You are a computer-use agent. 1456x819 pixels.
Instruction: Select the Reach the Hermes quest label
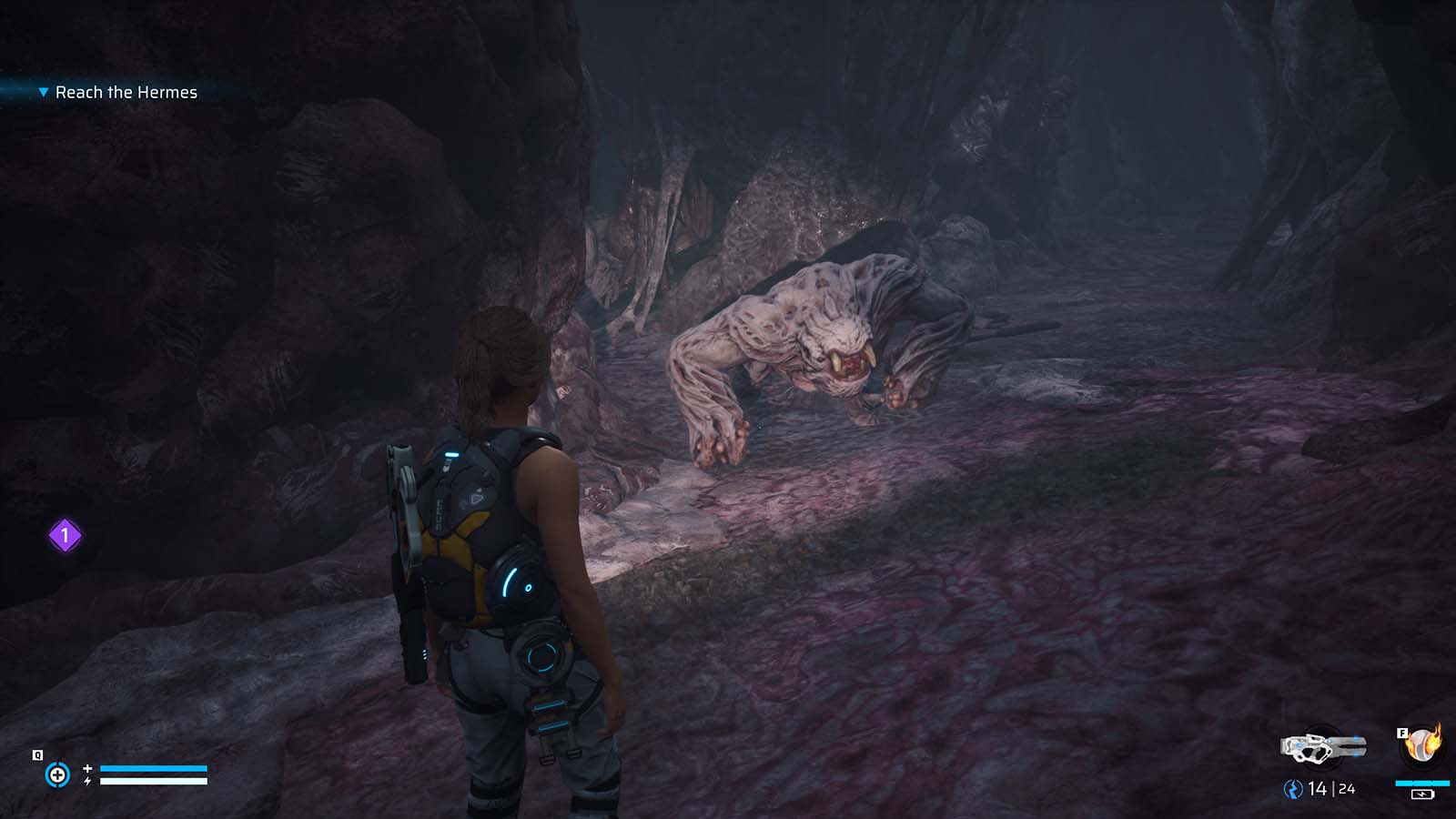pyautogui.click(x=127, y=92)
